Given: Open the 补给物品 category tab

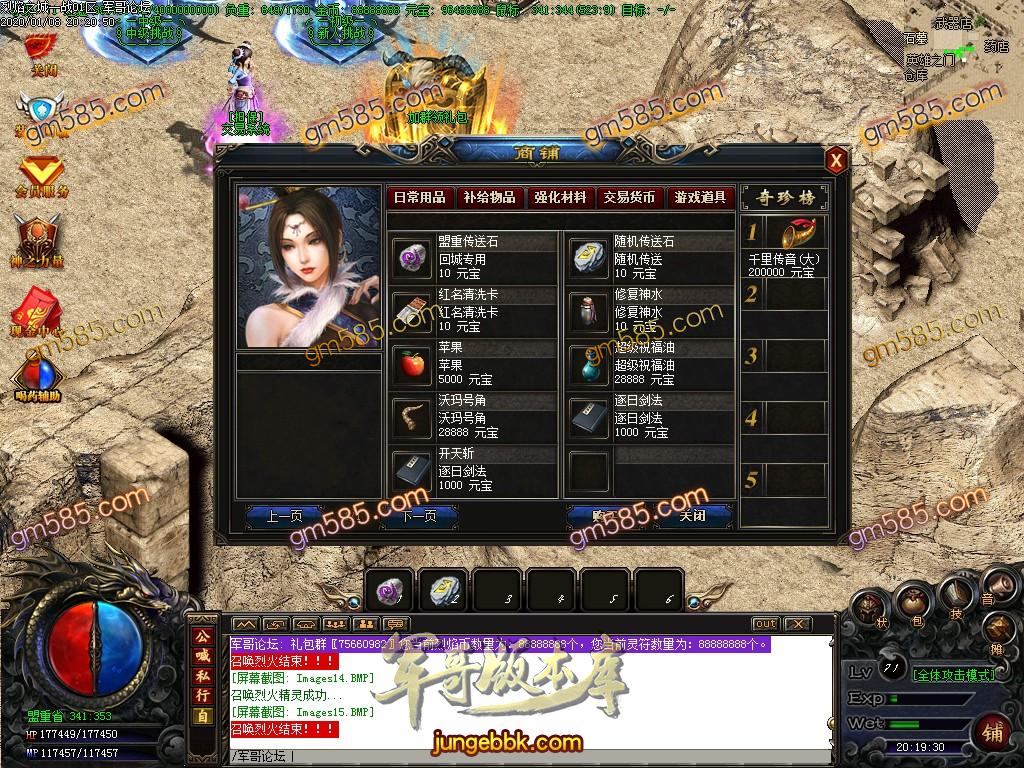Looking at the screenshot, I should click(x=489, y=198).
